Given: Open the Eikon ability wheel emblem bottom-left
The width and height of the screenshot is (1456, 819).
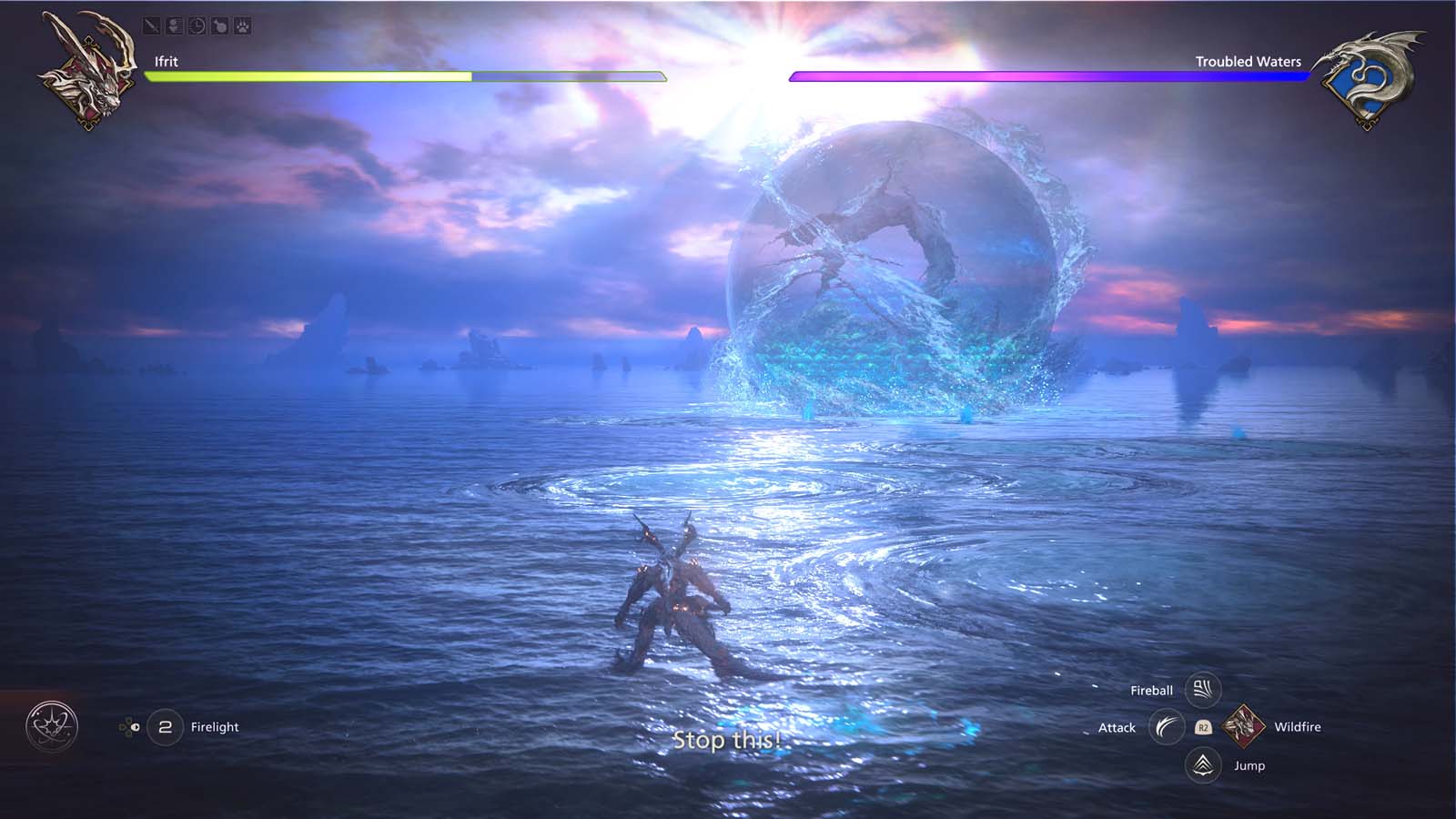Looking at the screenshot, I should click(52, 725).
